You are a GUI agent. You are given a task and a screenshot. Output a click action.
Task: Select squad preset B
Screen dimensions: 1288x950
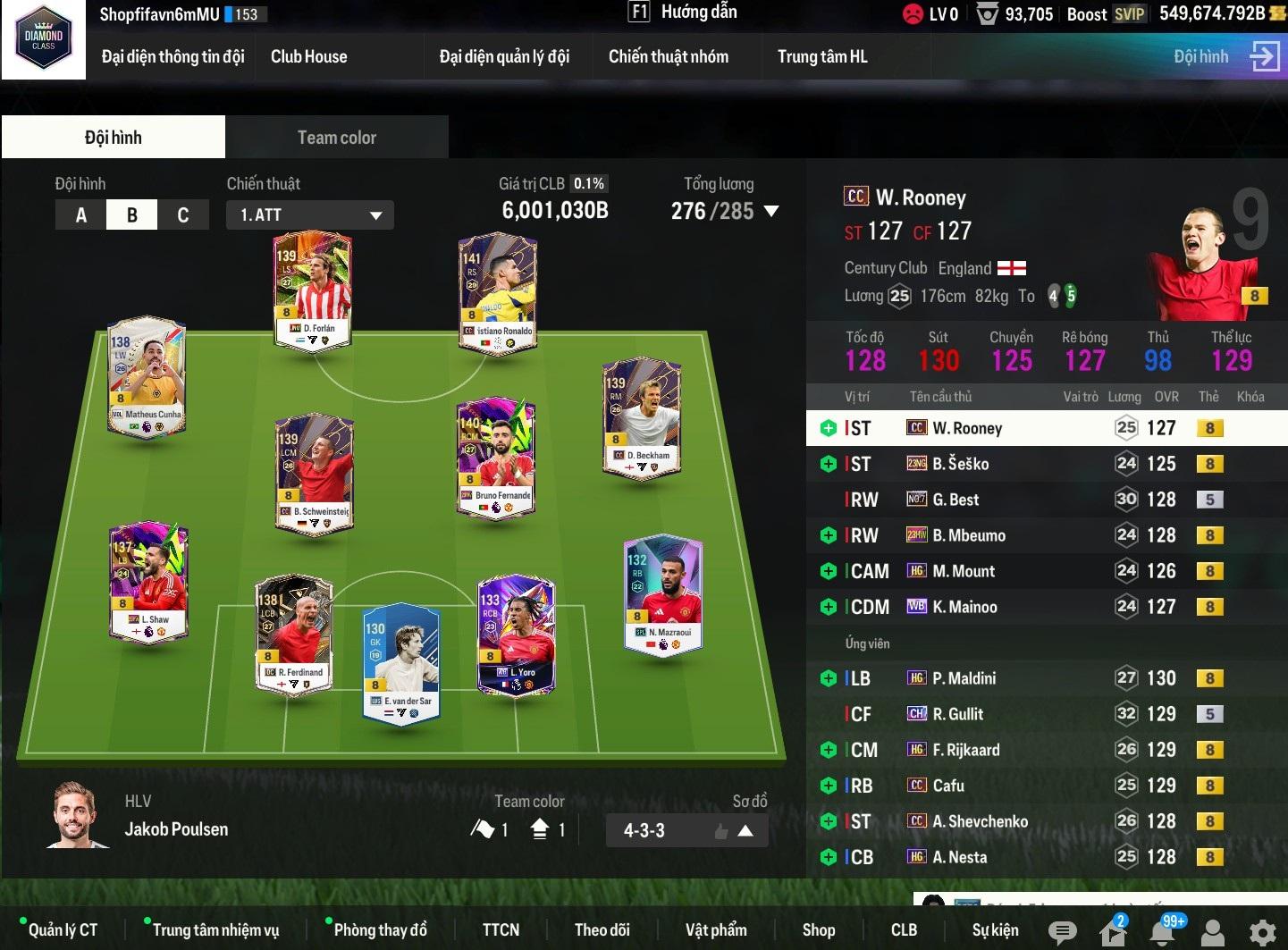(x=132, y=215)
